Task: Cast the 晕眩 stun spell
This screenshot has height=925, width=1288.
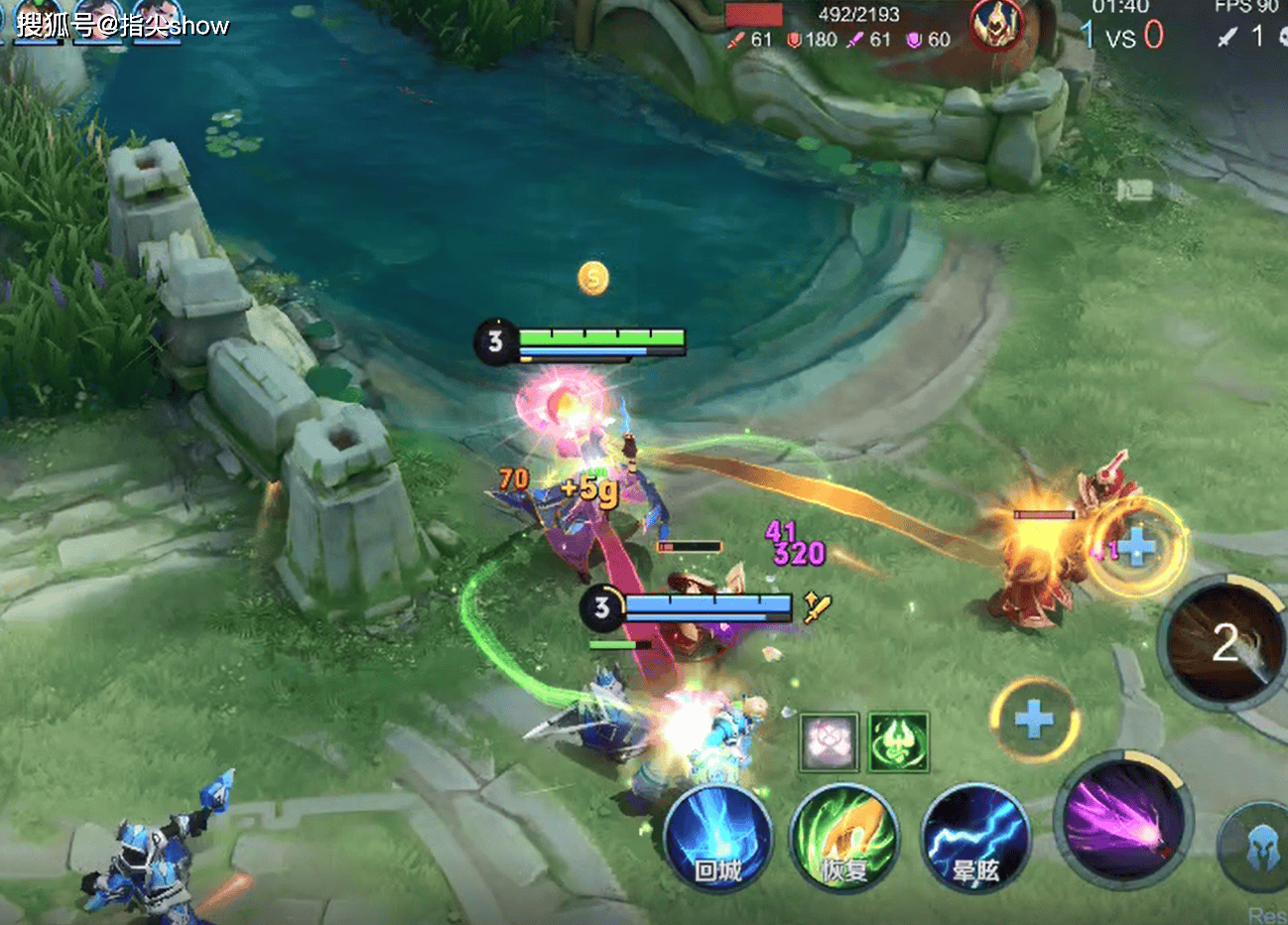Action: pyautogui.click(x=974, y=839)
